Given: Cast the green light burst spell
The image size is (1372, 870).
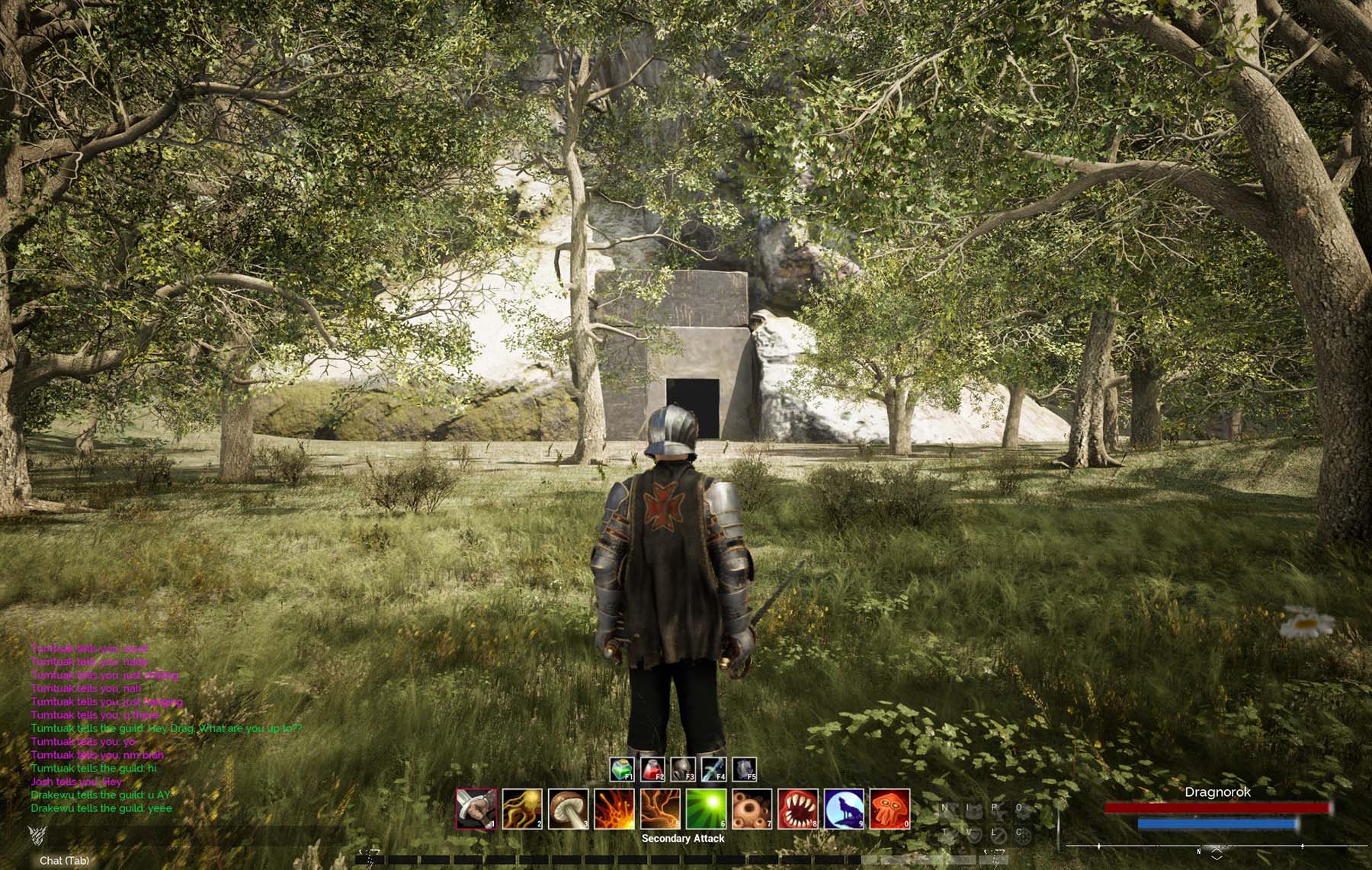Looking at the screenshot, I should [706, 809].
